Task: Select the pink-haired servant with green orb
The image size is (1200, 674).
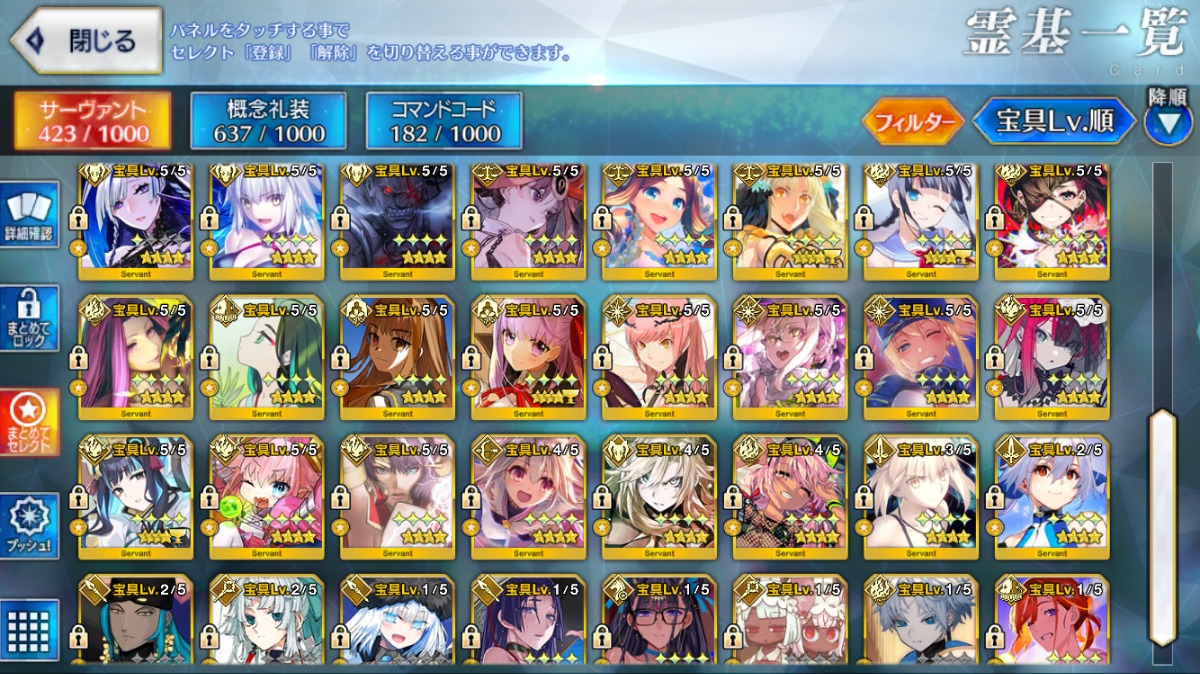Action: click(268, 494)
